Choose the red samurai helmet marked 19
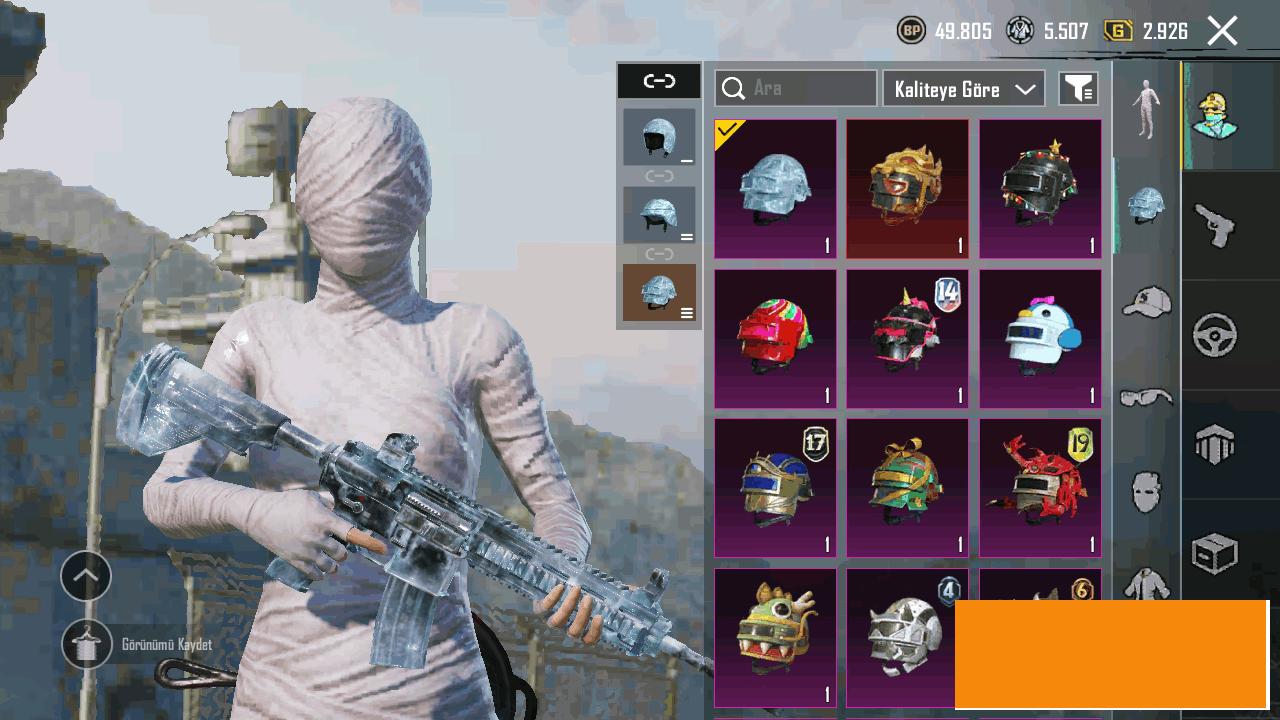 pos(1040,488)
